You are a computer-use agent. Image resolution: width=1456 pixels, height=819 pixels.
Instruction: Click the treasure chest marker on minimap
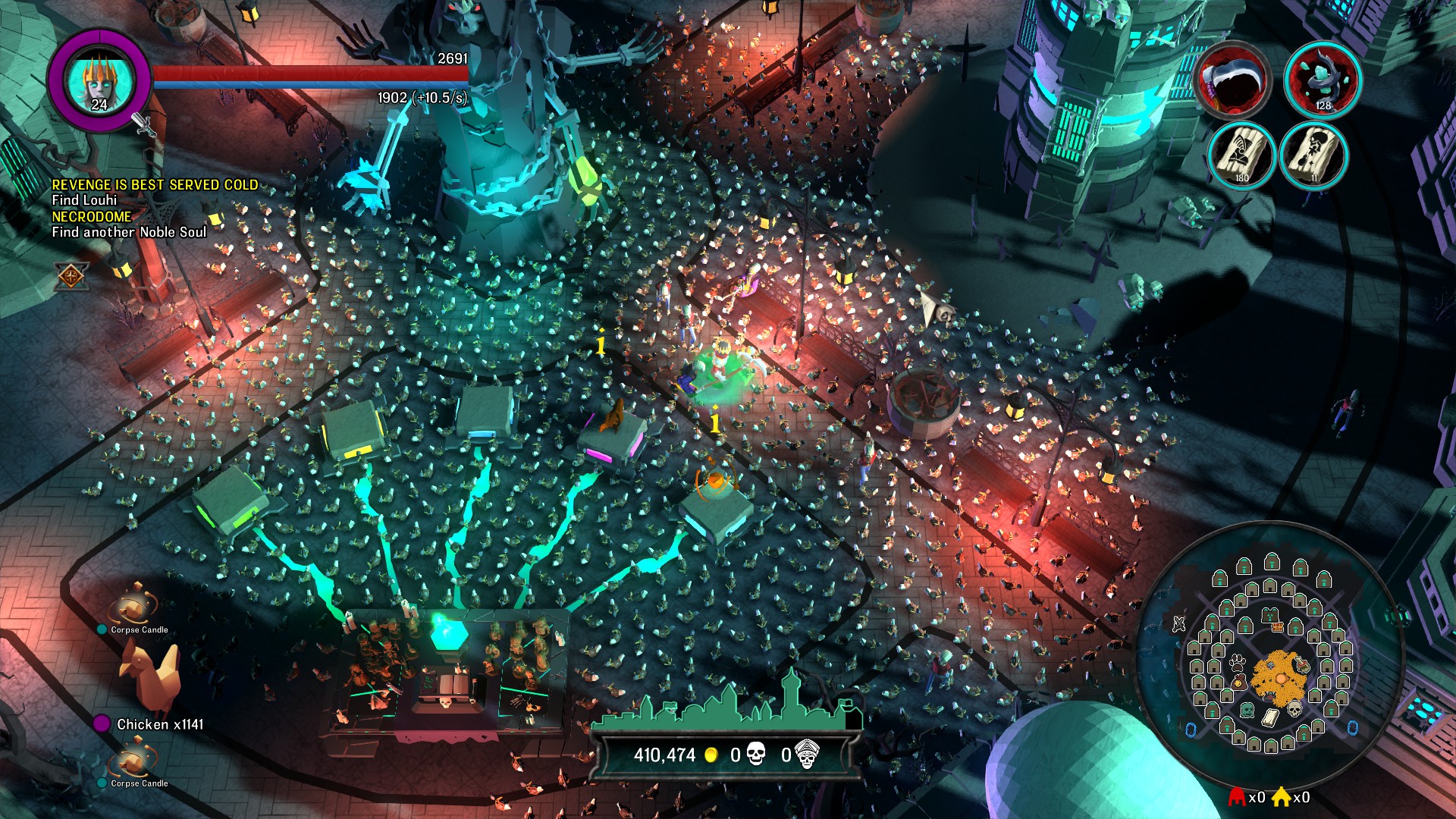pos(1278,627)
